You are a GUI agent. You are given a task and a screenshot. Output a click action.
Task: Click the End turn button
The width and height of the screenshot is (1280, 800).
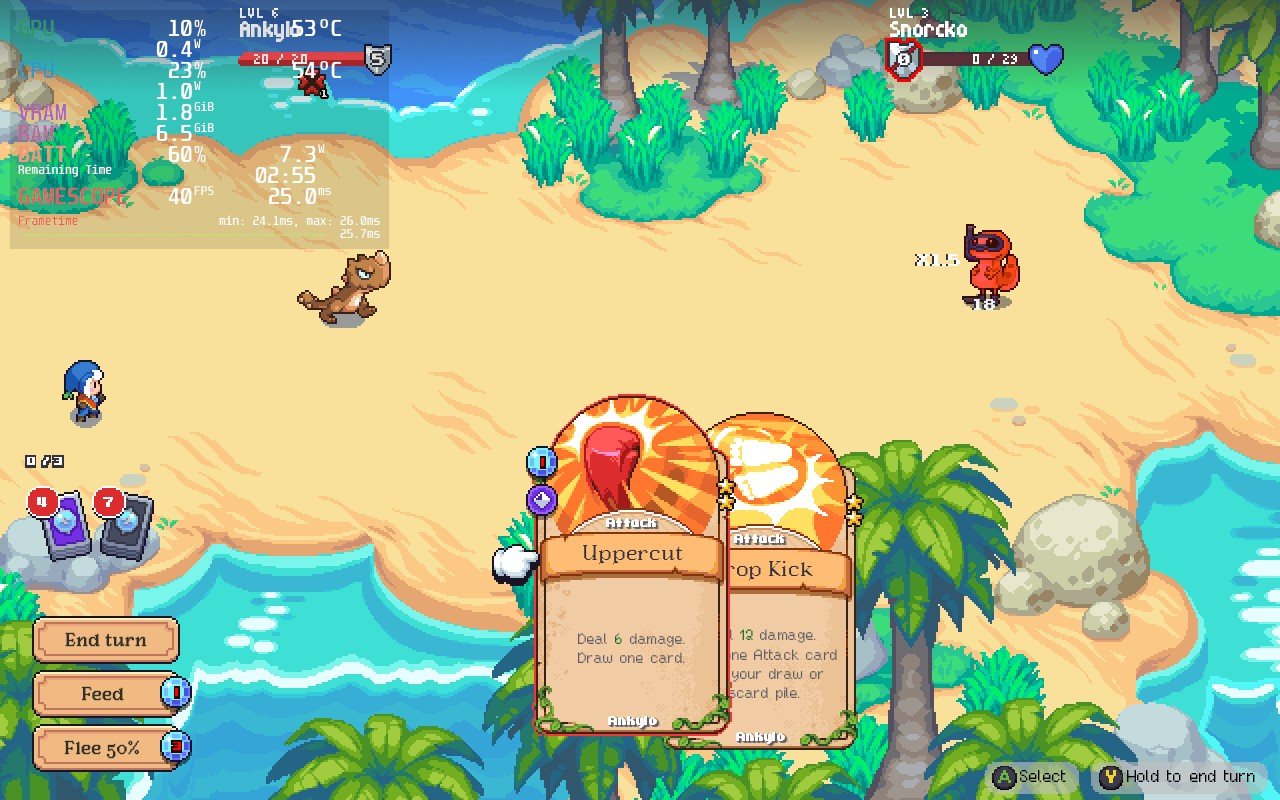point(106,640)
